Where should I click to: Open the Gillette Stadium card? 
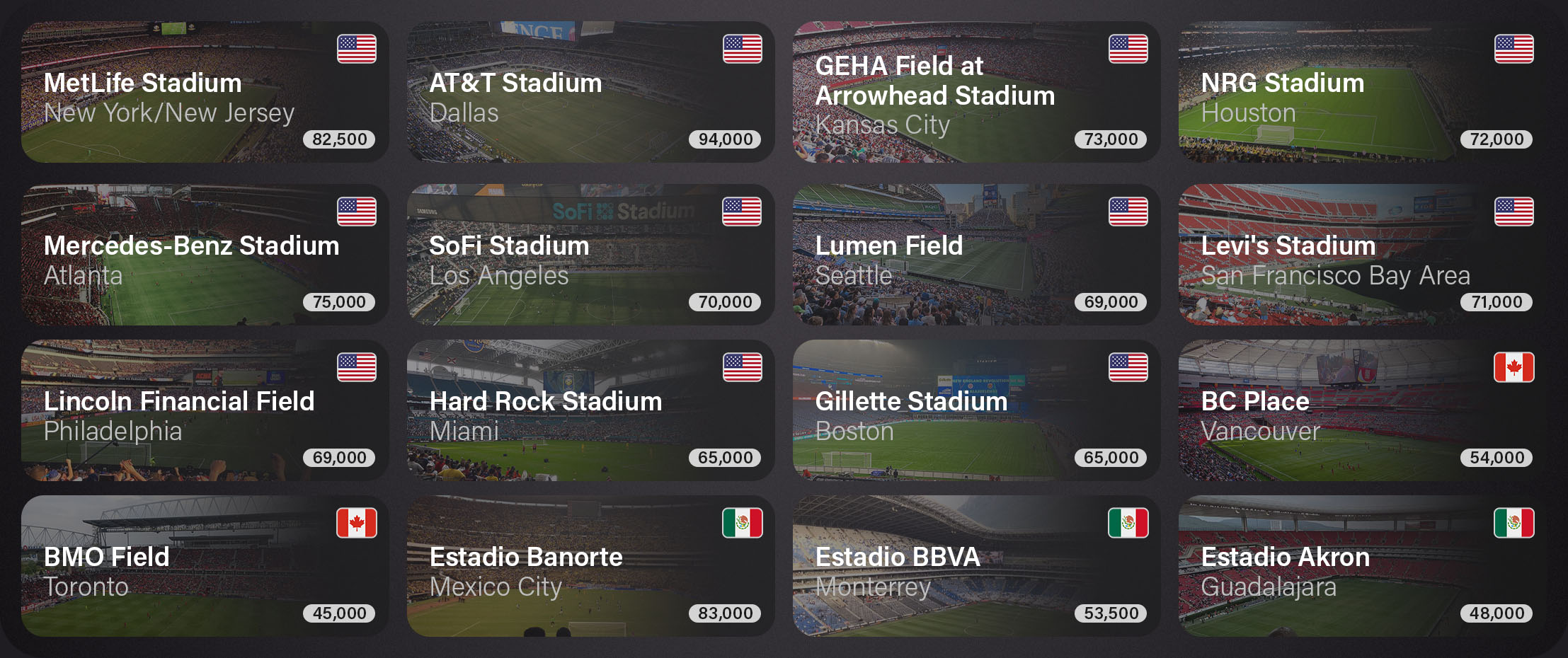(x=976, y=410)
